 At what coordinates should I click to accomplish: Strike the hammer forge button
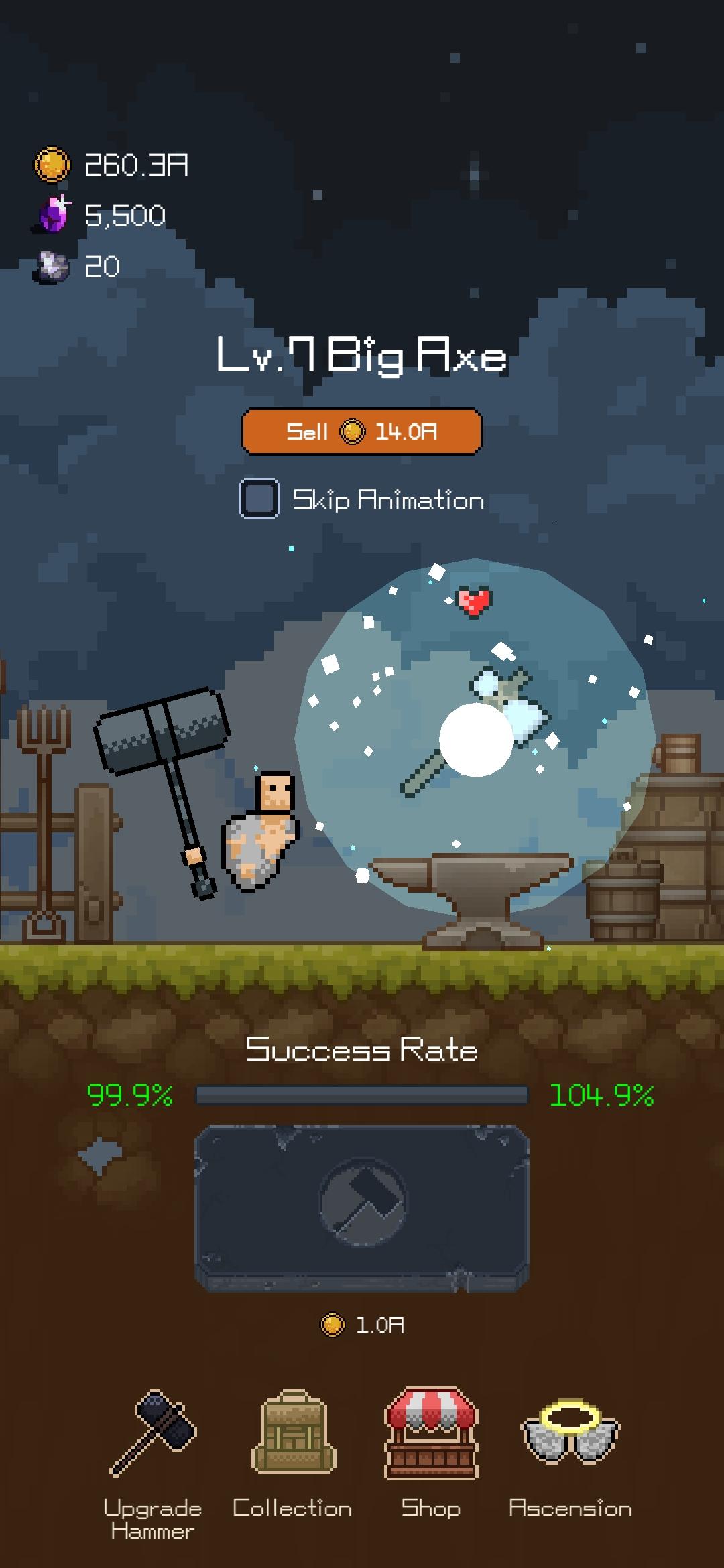point(362,1207)
